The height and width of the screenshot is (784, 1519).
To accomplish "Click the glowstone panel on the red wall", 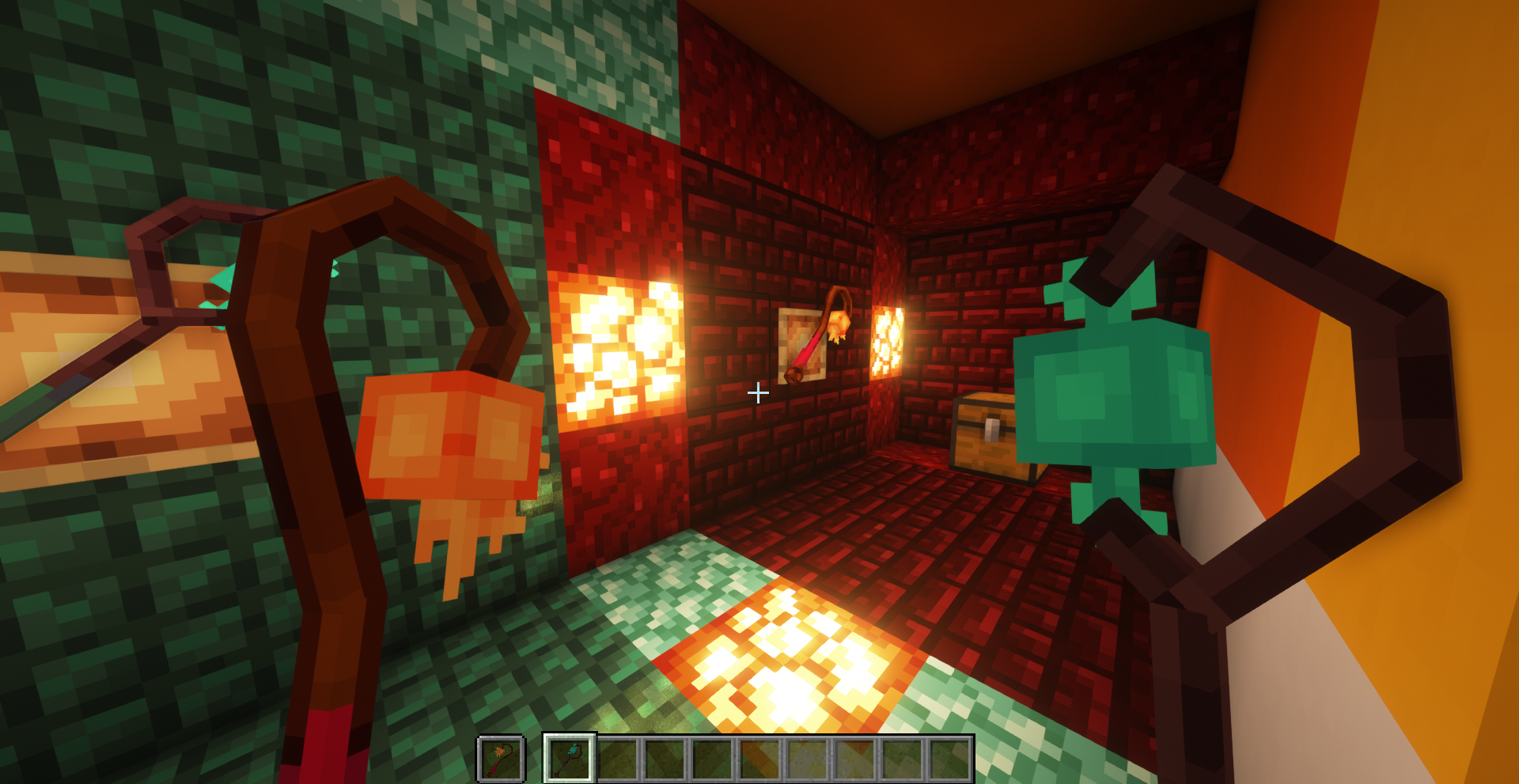I will pyautogui.click(x=617, y=348).
